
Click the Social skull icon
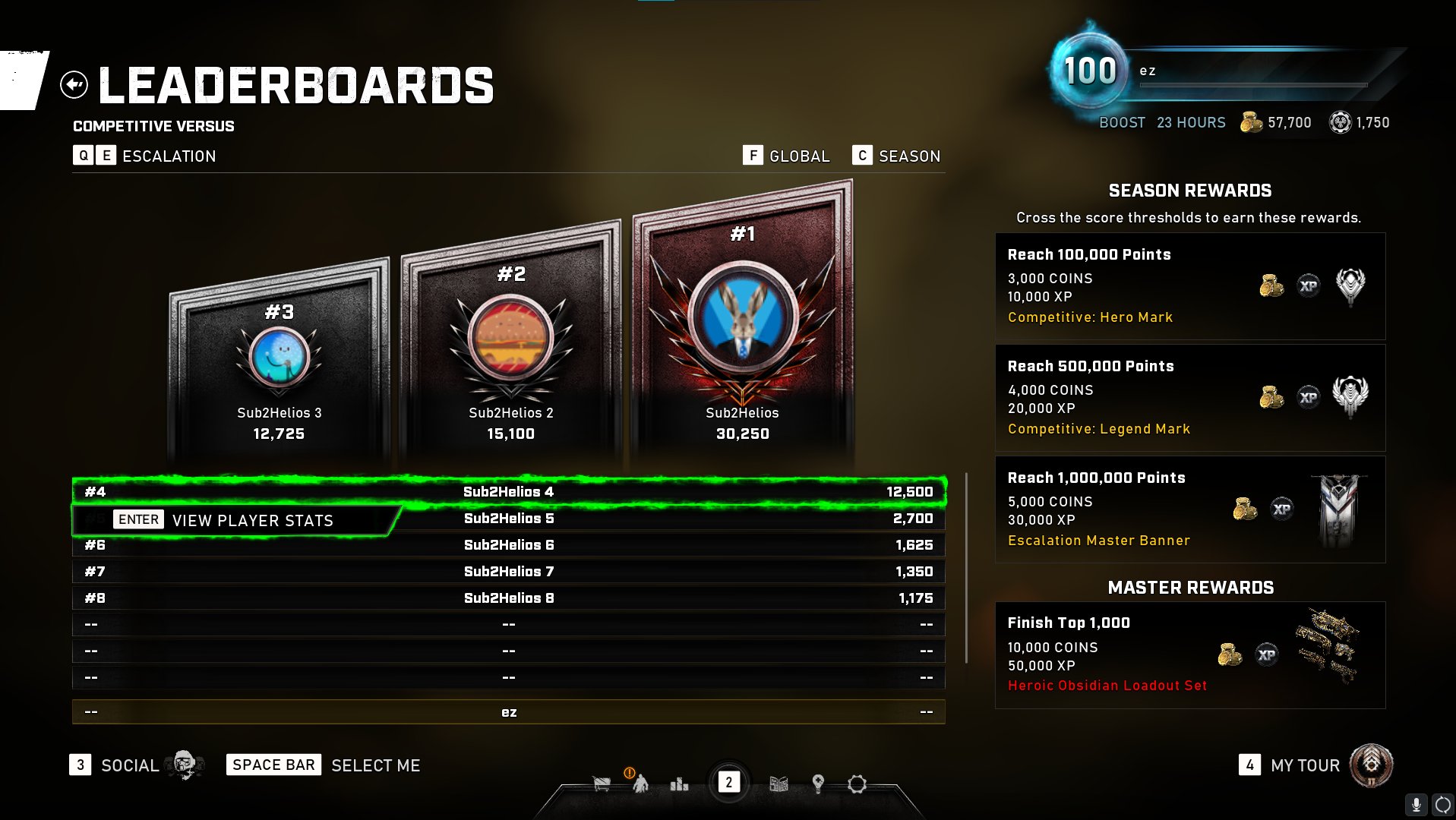[x=182, y=765]
